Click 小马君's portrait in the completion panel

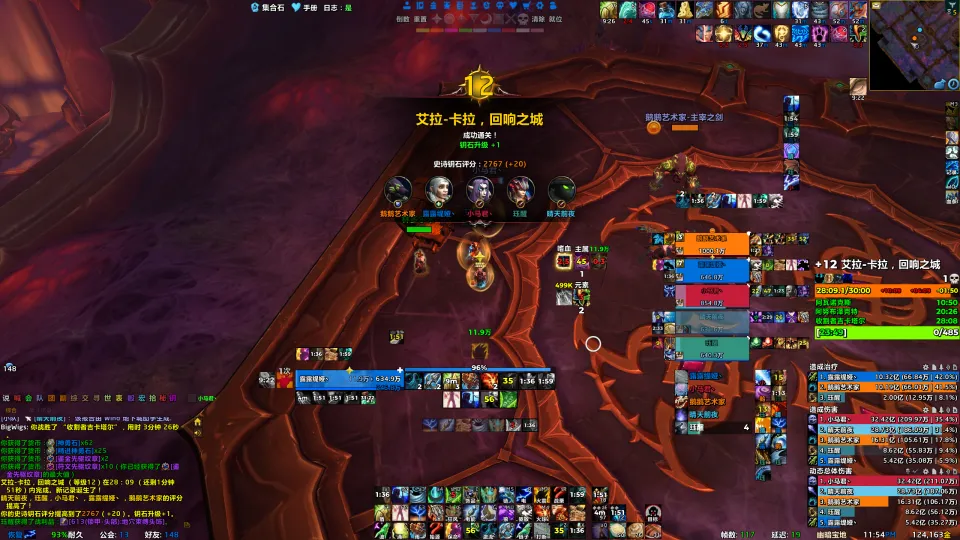click(479, 190)
